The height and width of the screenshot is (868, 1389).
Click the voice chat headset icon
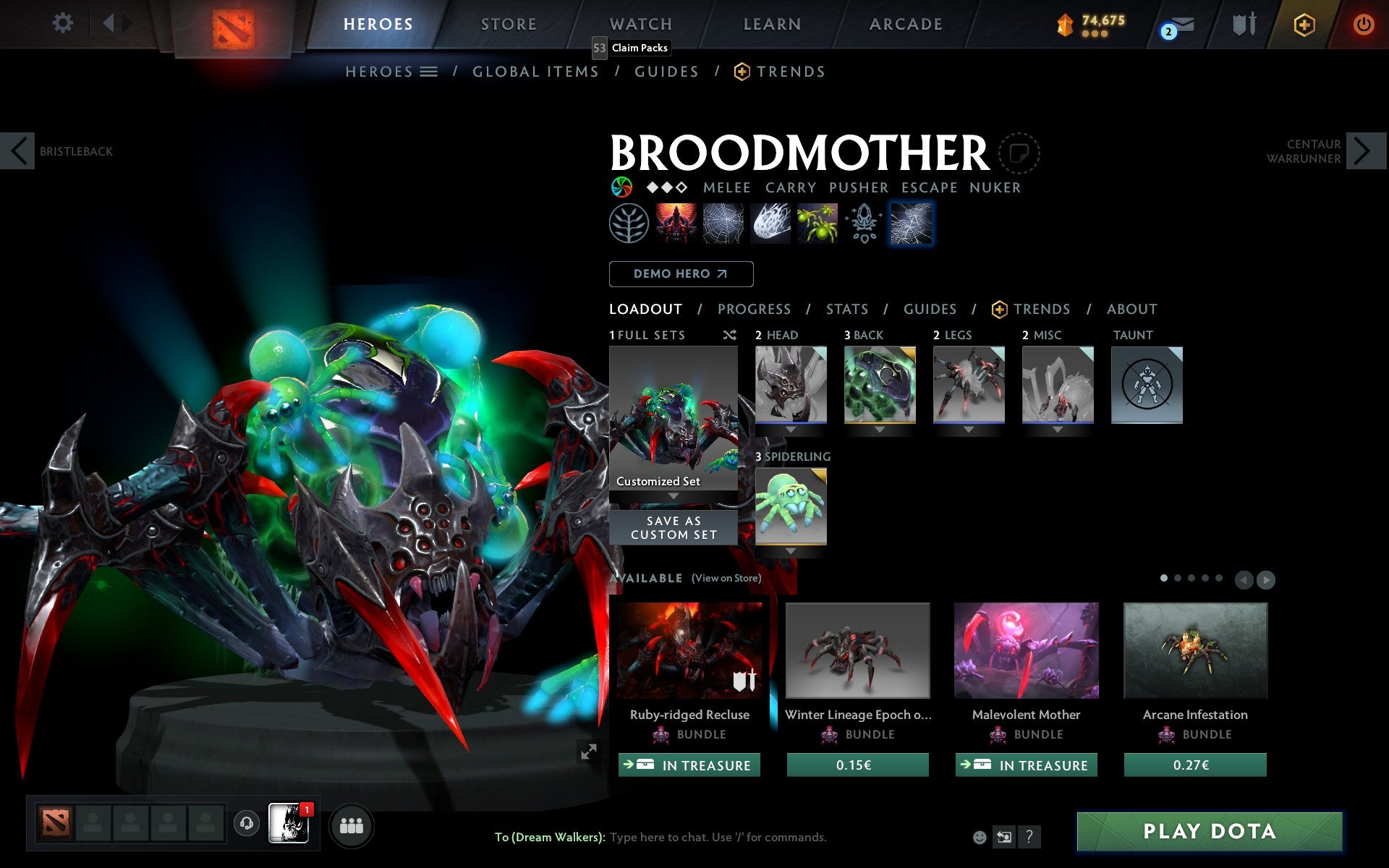(247, 822)
